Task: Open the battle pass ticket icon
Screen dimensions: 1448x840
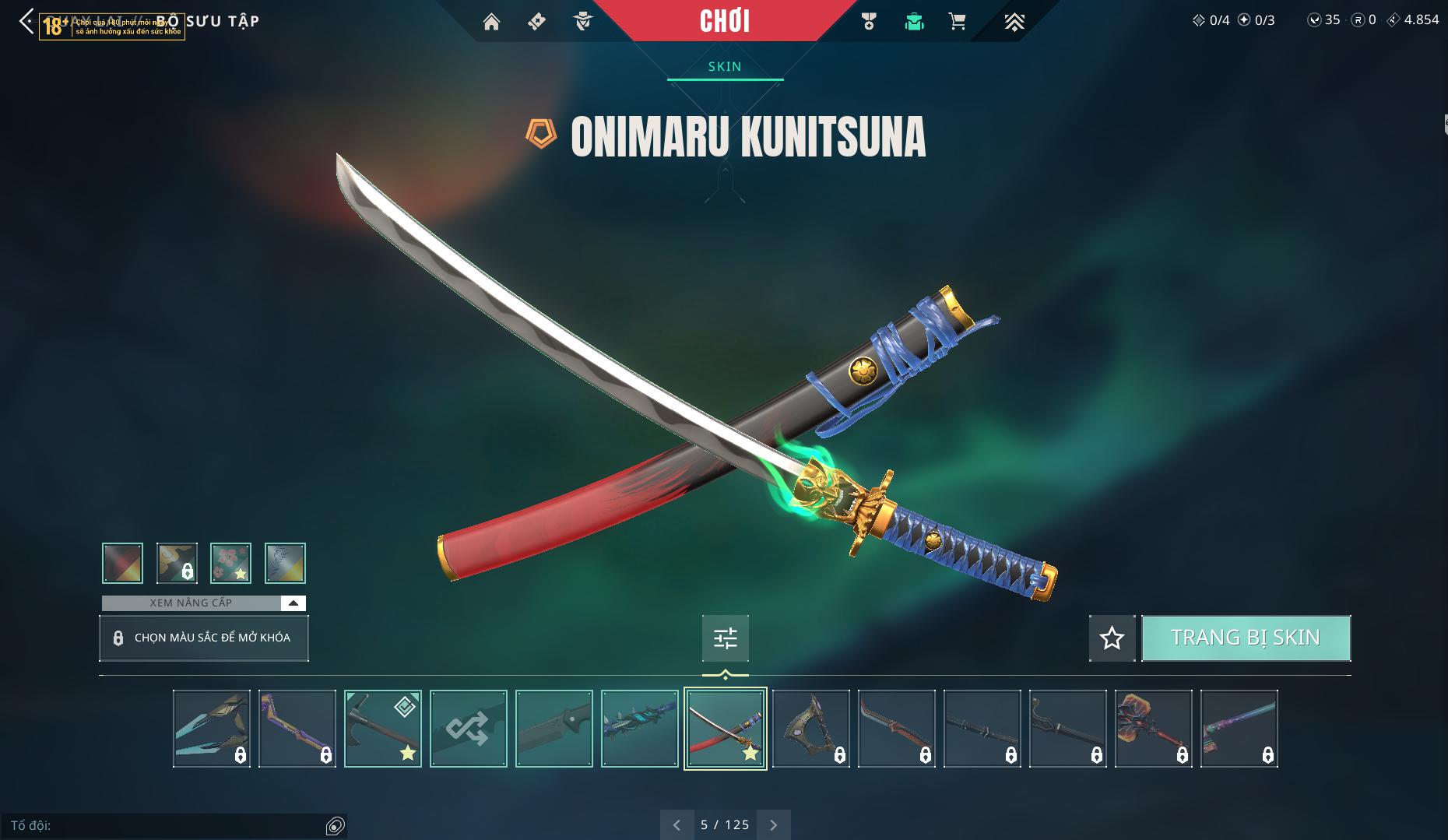Action: point(536,22)
